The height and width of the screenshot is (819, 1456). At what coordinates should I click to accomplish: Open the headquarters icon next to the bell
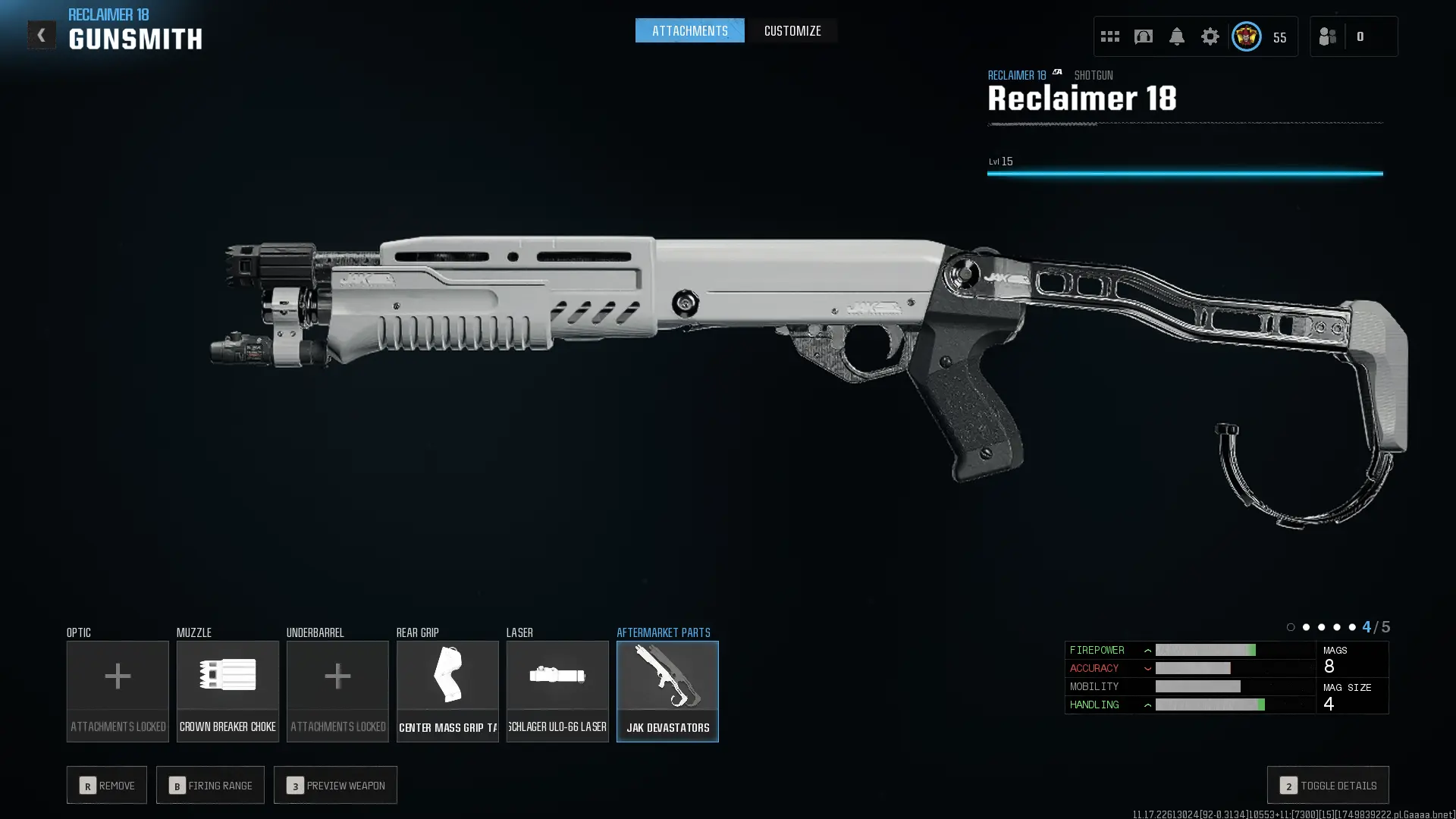coord(1143,36)
